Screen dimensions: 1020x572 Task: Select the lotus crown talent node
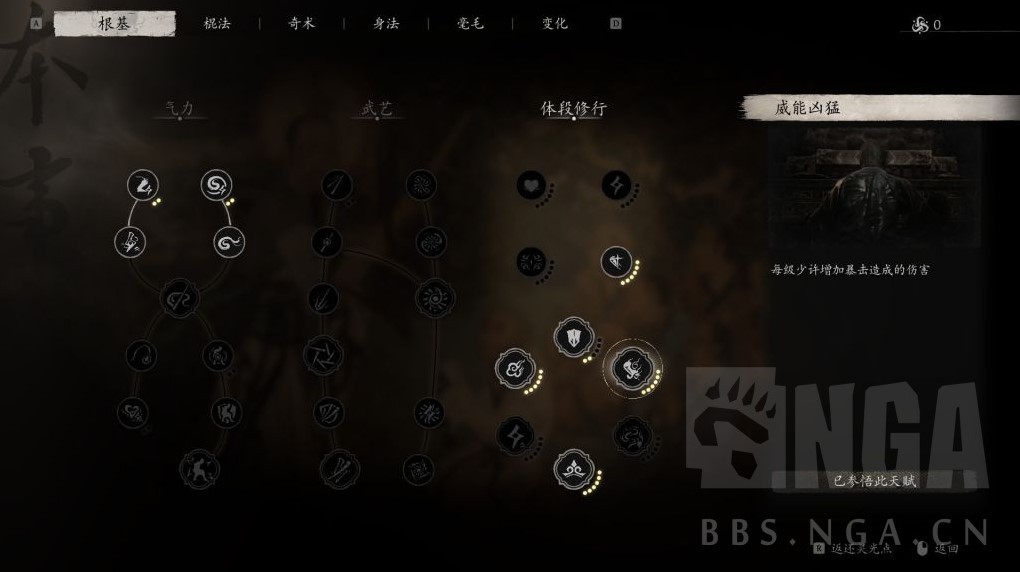pos(573,468)
